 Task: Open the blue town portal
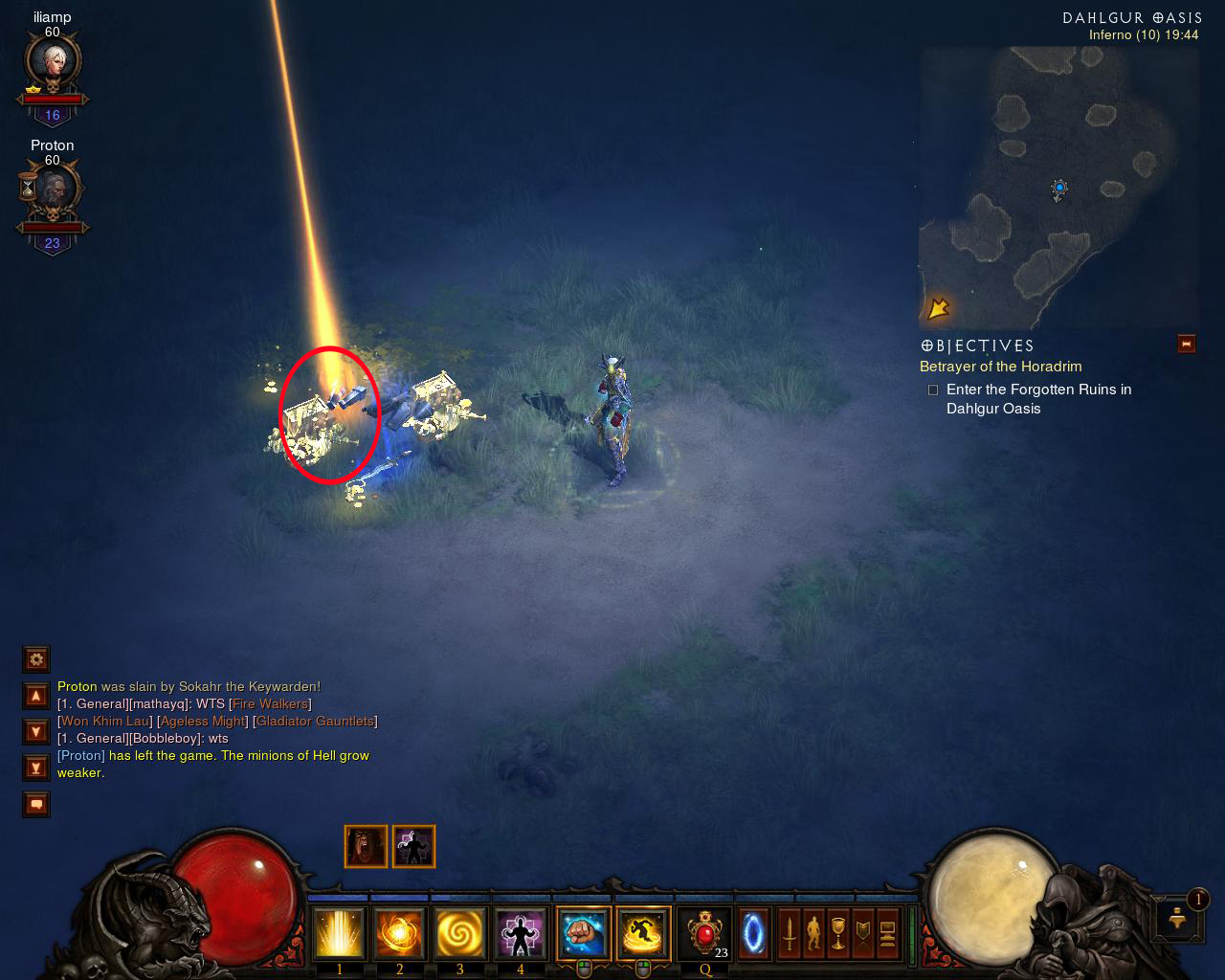[753, 934]
